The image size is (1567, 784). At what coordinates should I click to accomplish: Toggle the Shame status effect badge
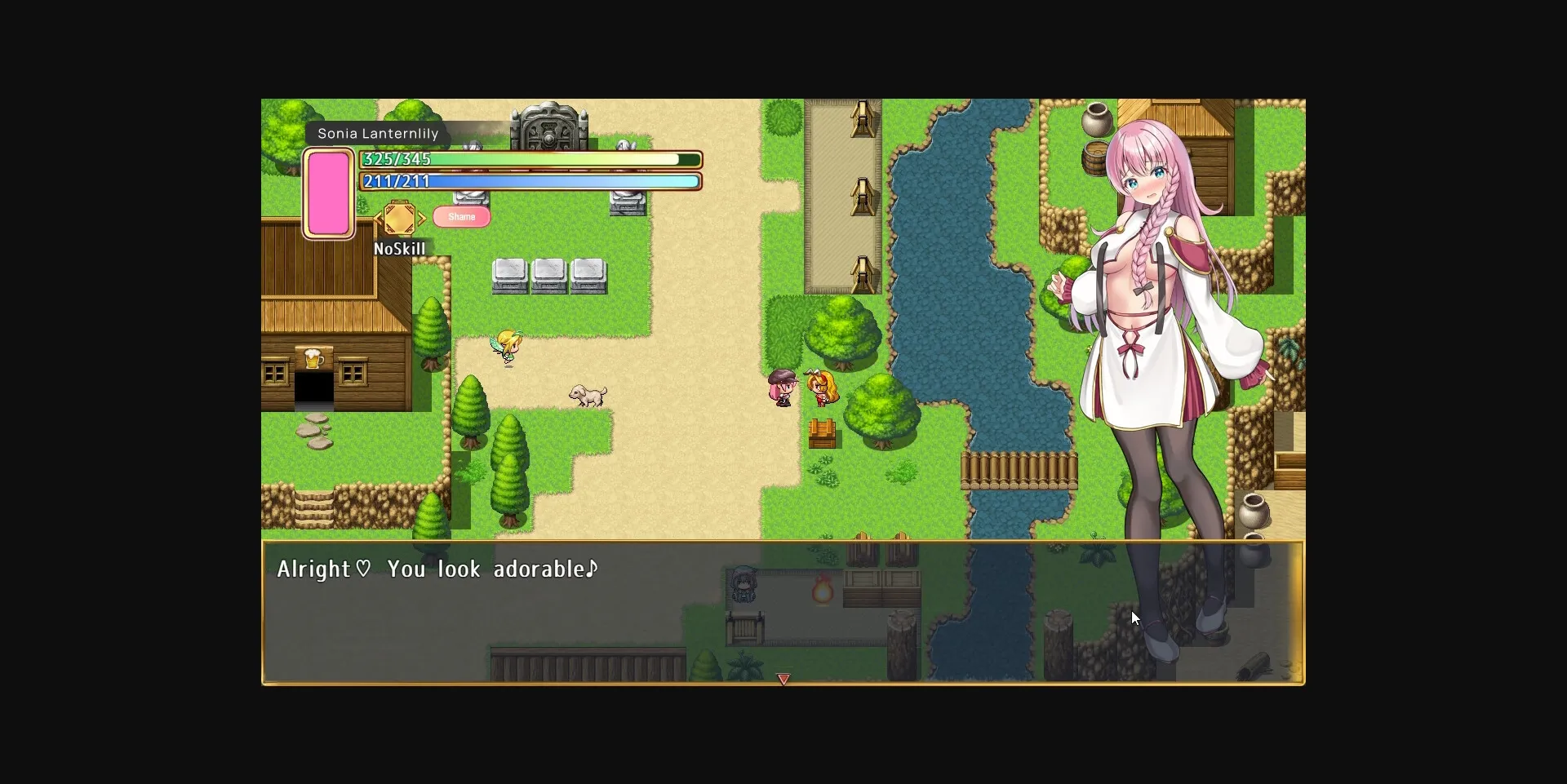coord(462,216)
